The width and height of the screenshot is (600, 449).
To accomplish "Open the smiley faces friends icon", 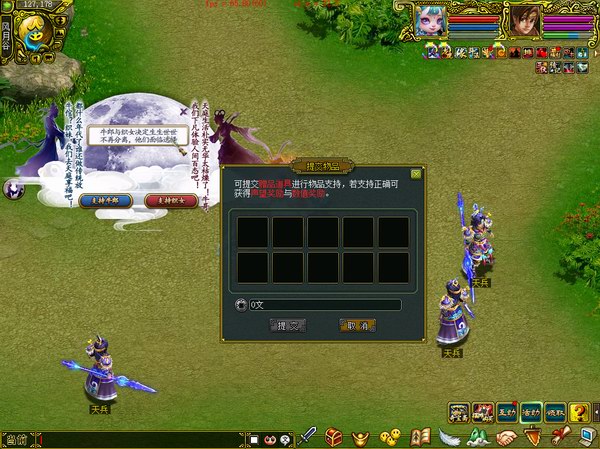I will click(391, 438).
